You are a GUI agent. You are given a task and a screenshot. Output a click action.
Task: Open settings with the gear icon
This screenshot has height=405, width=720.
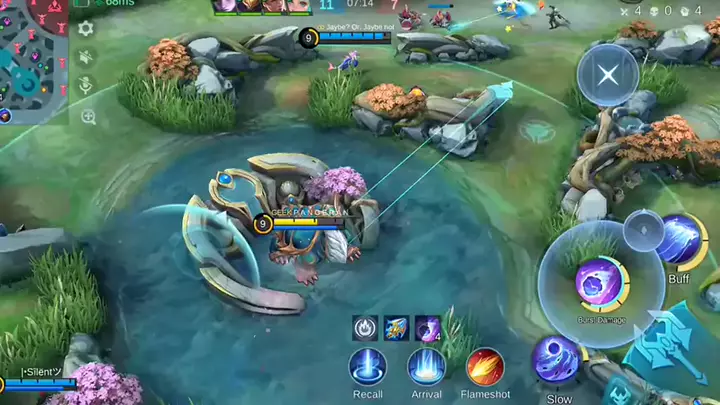tap(86, 29)
